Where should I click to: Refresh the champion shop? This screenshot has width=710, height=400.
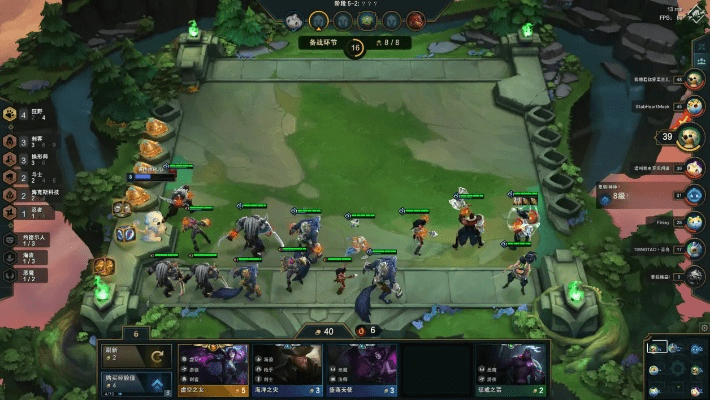pyautogui.click(x=136, y=356)
